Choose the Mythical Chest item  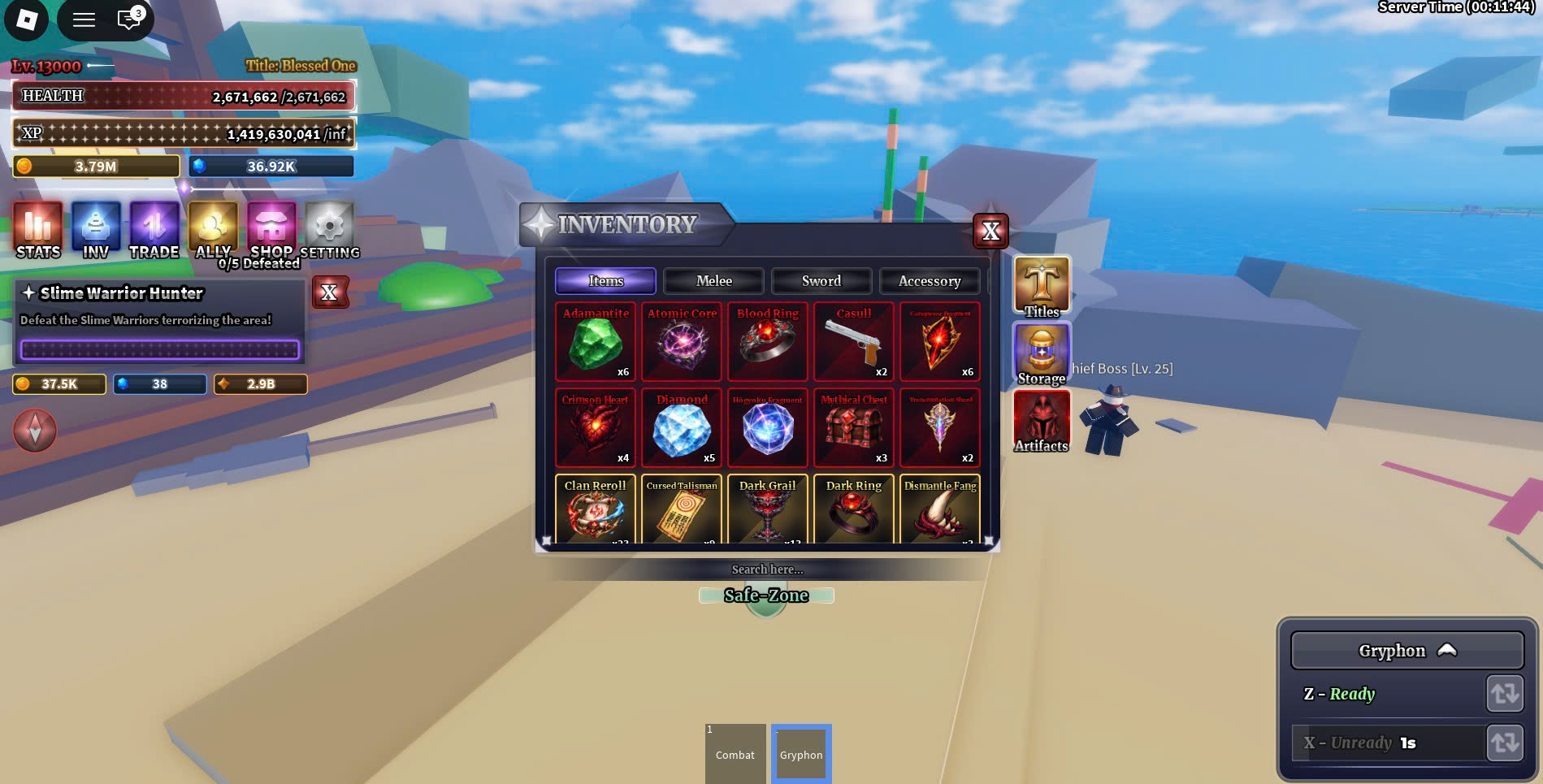(854, 428)
